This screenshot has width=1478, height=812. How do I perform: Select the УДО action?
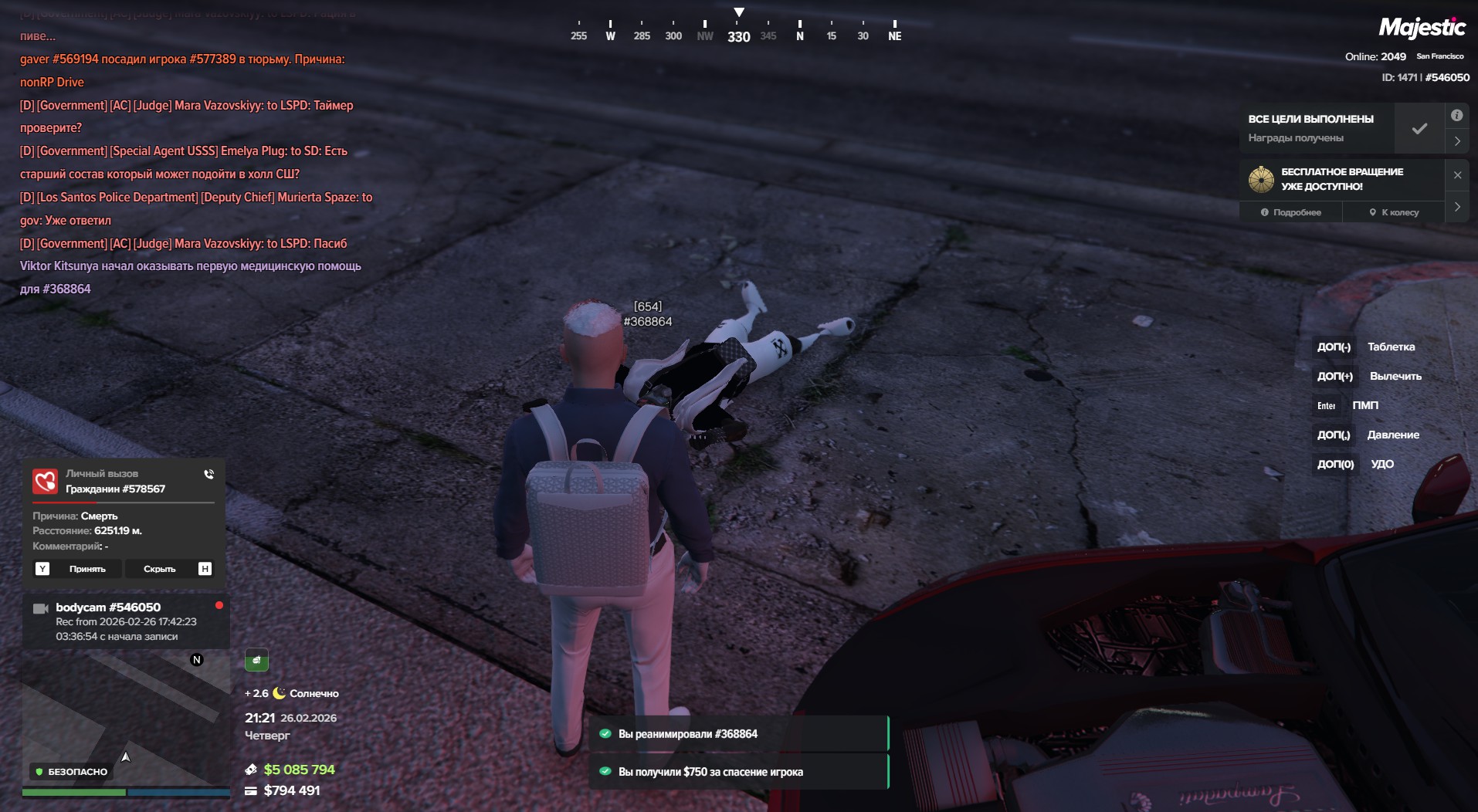click(x=1381, y=464)
